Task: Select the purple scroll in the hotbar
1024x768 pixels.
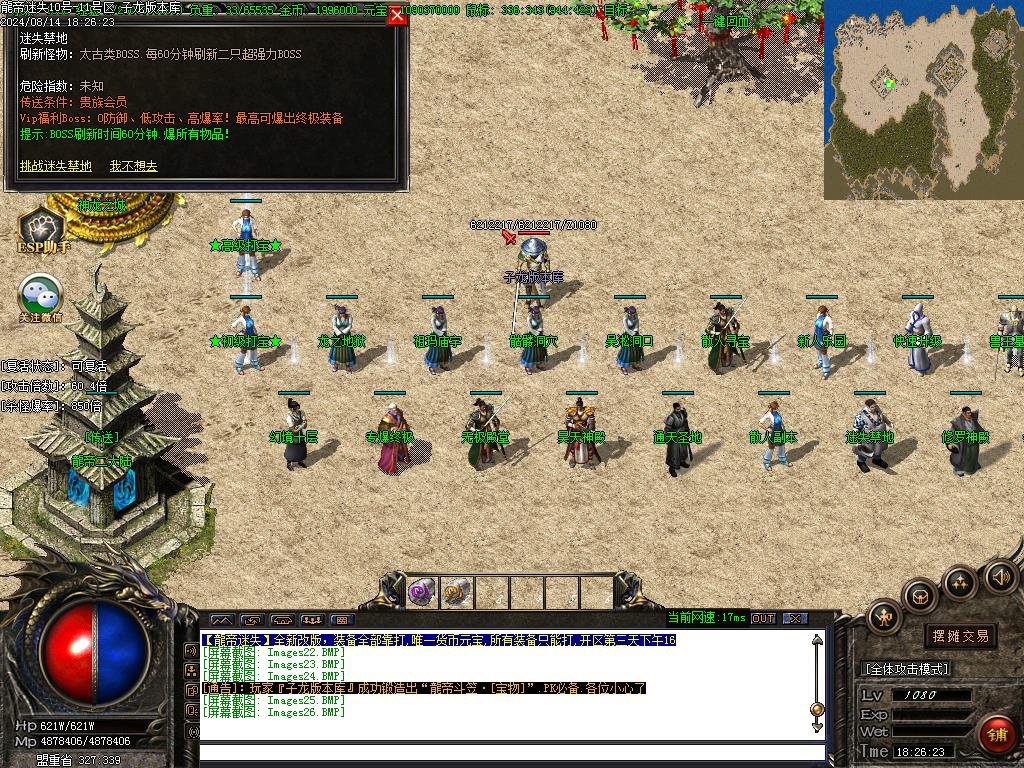Action: click(422, 592)
